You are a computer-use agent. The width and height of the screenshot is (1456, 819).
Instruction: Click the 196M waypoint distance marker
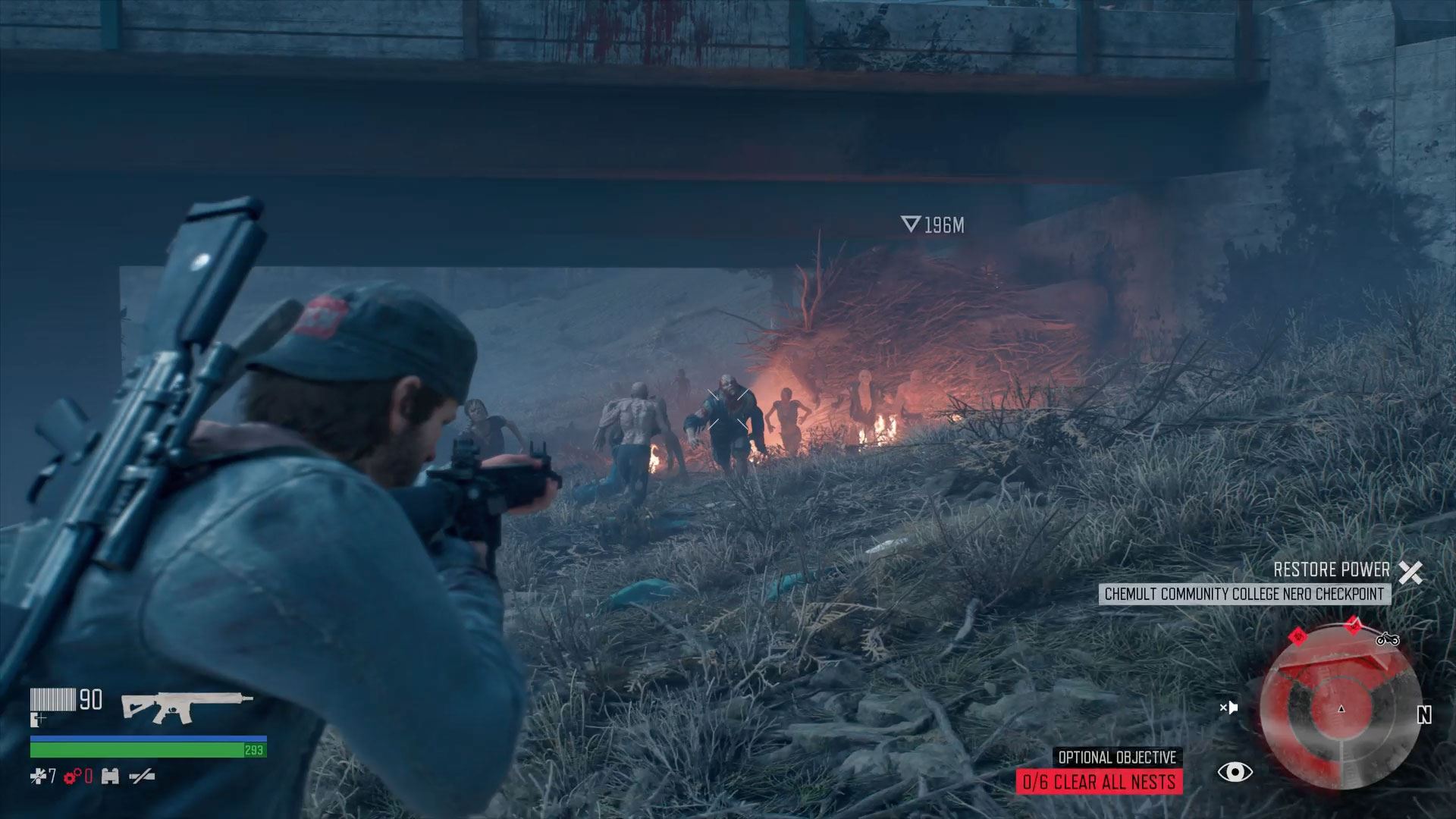tap(933, 224)
